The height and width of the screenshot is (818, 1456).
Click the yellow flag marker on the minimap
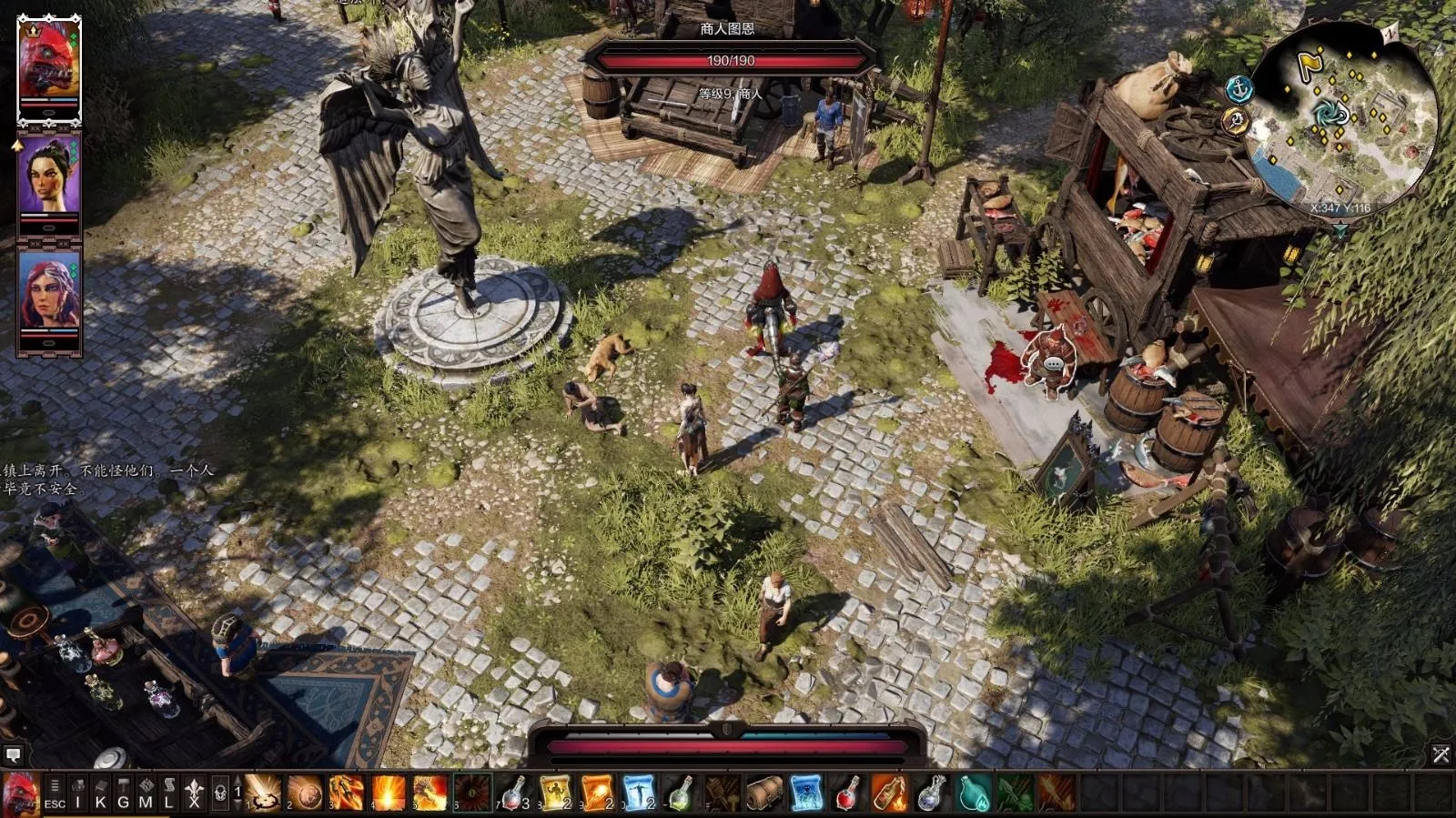[1310, 63]
